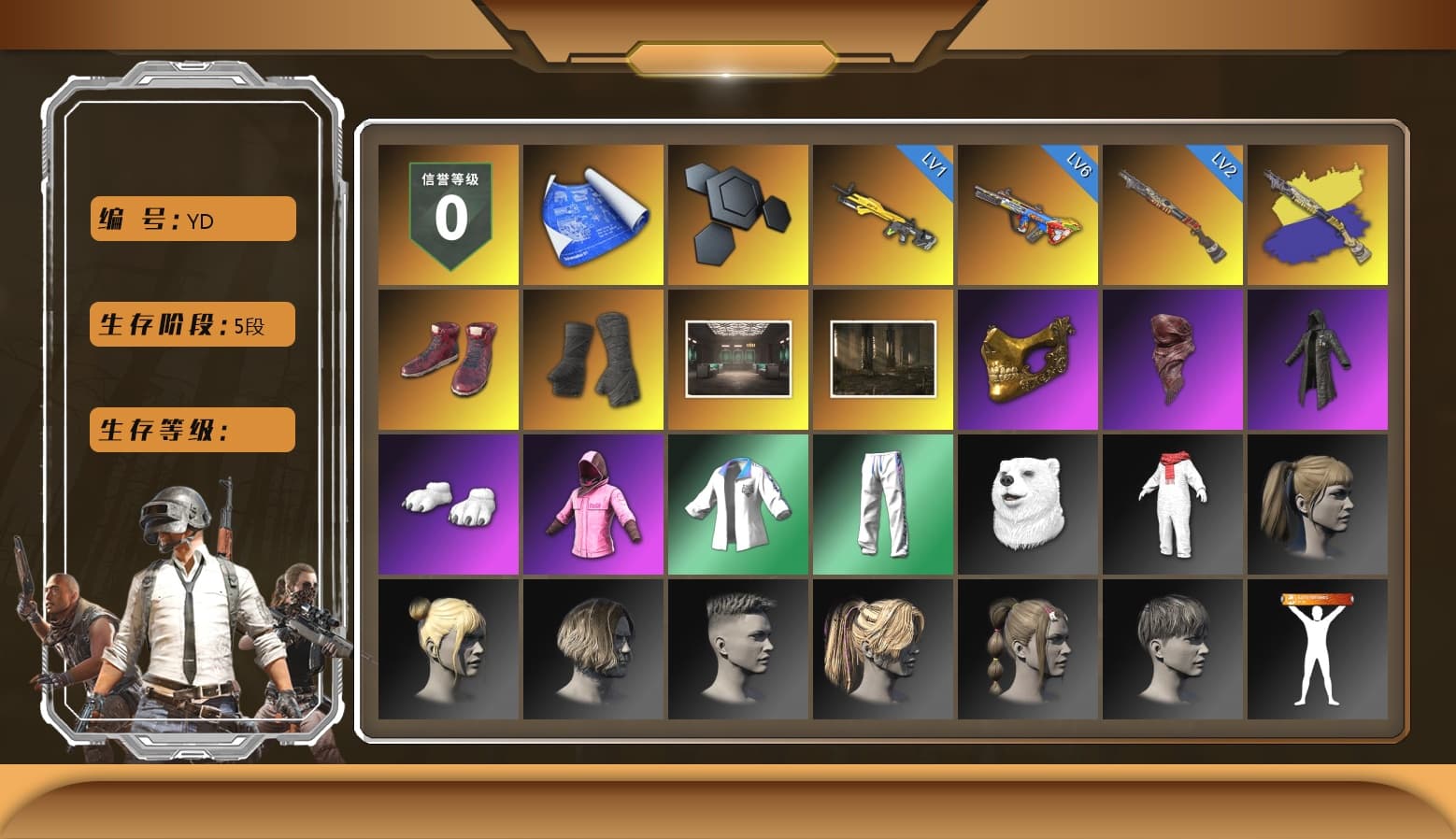
Task: Click the 编号:YD account number label
Action: point(191,219)
